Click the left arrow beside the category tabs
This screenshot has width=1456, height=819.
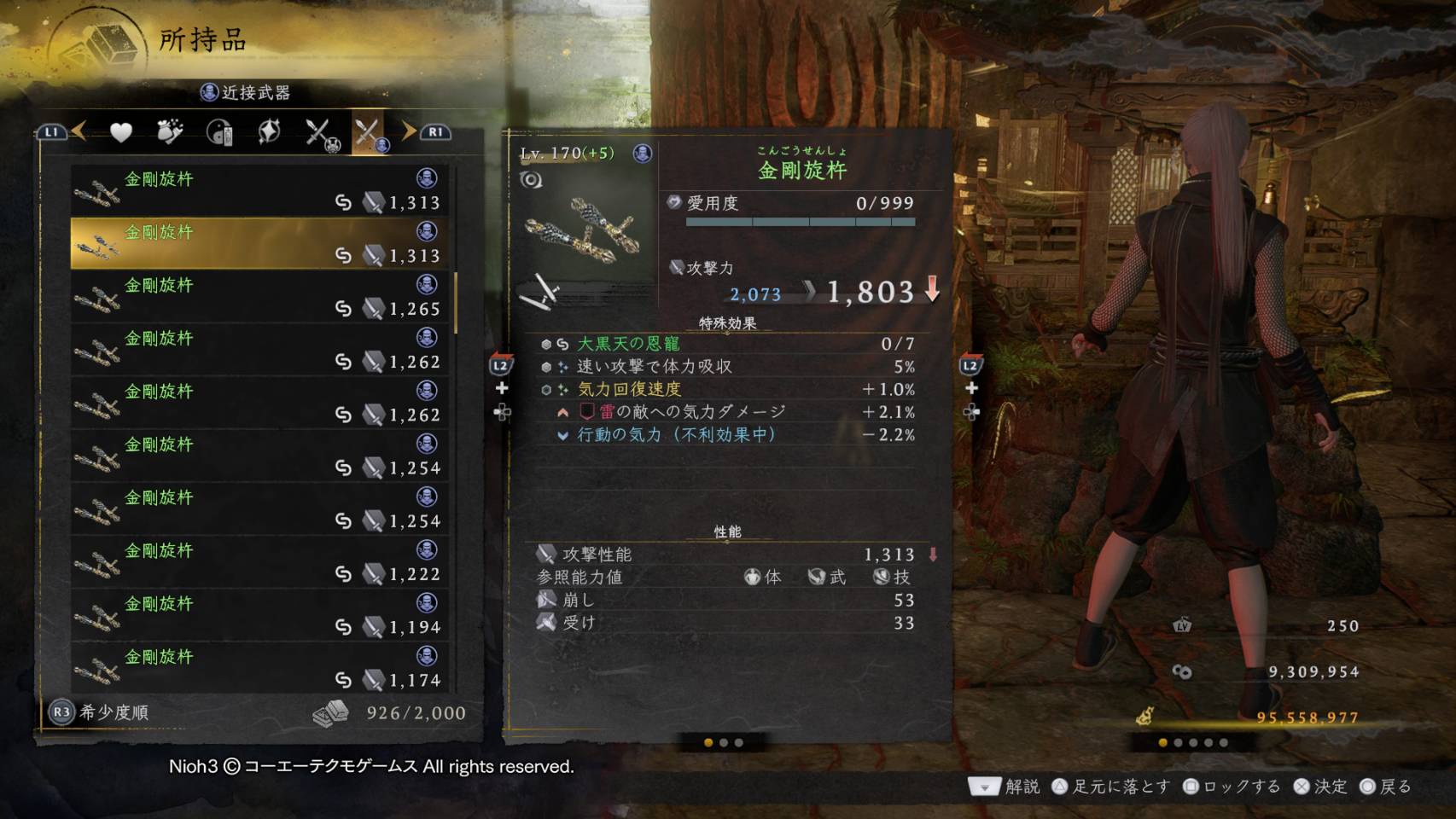[79, 131]
